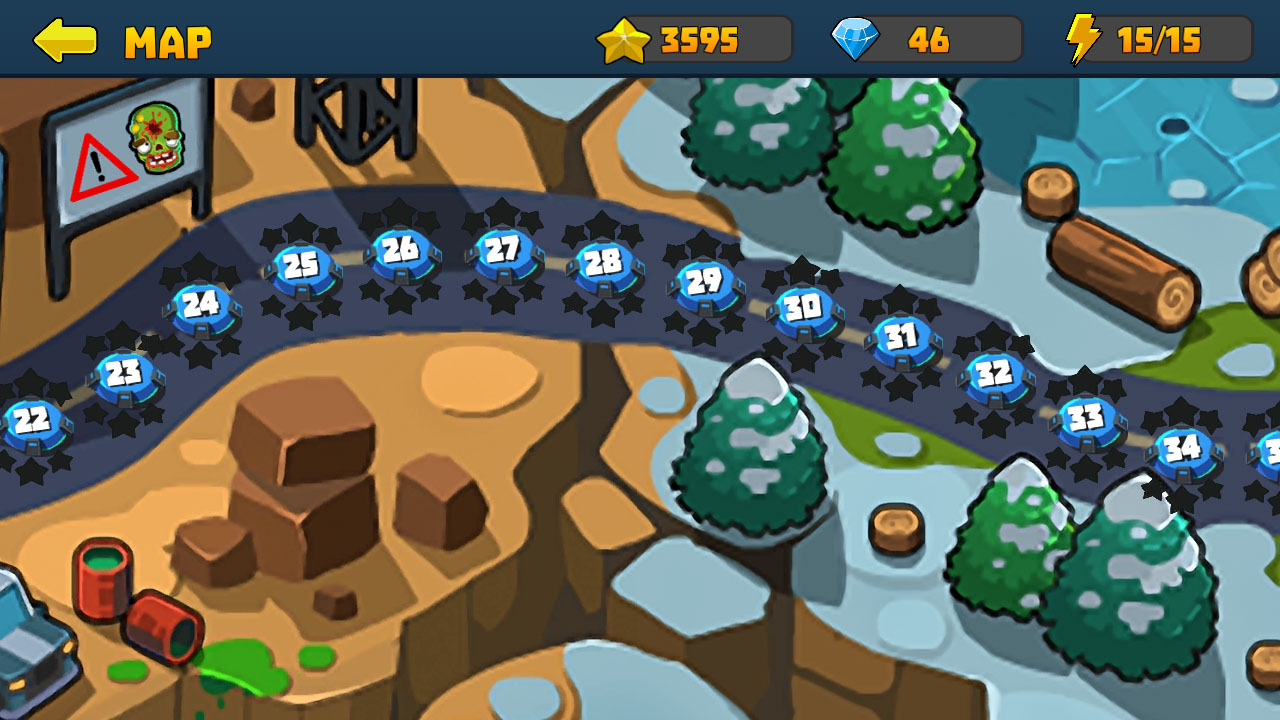The image size is (1280, 720).
Task: Select level 27 near the road
Action: click(502, 247)
